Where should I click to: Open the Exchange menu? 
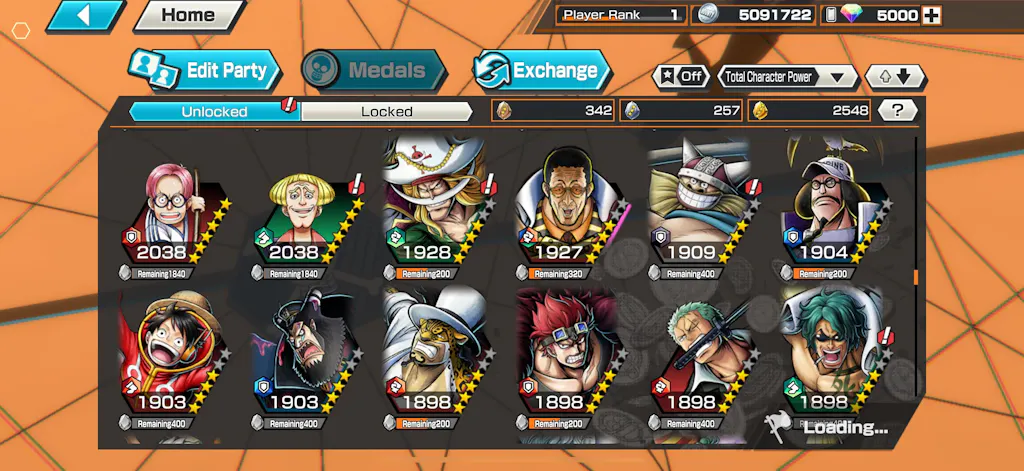point(541,70)
